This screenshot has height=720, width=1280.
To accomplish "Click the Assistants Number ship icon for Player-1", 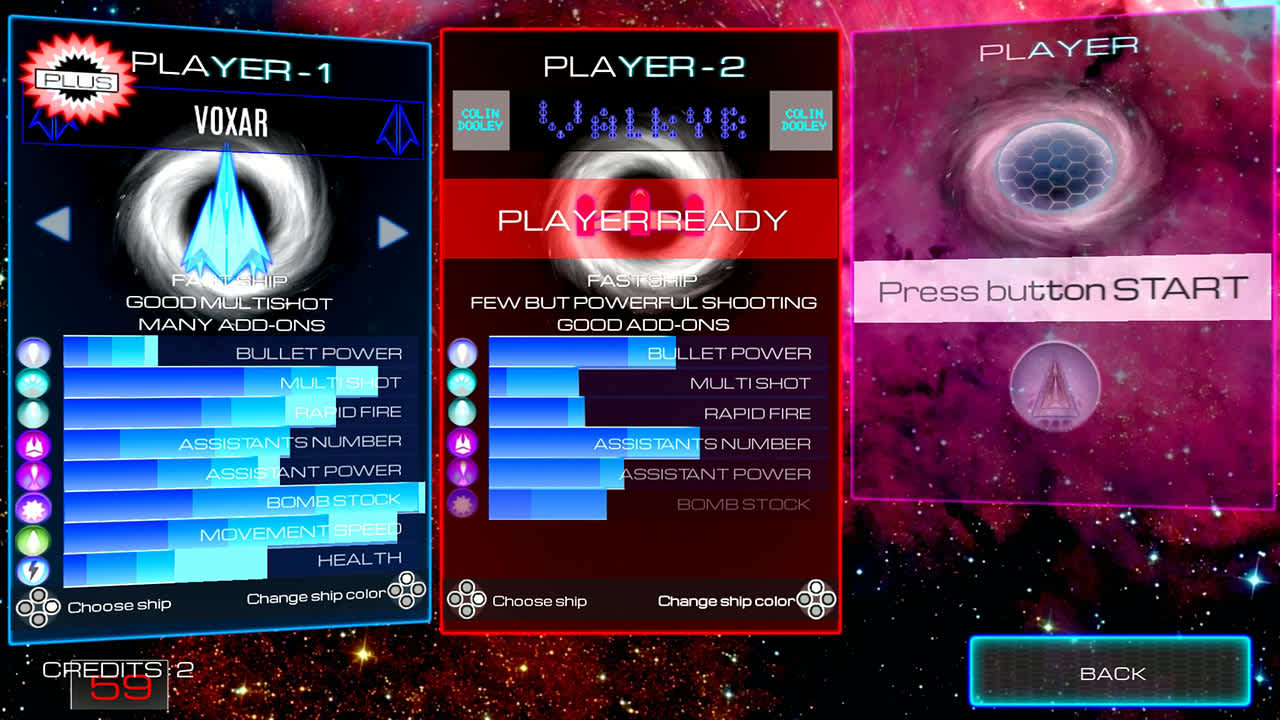I will click(x=31, y=442).
